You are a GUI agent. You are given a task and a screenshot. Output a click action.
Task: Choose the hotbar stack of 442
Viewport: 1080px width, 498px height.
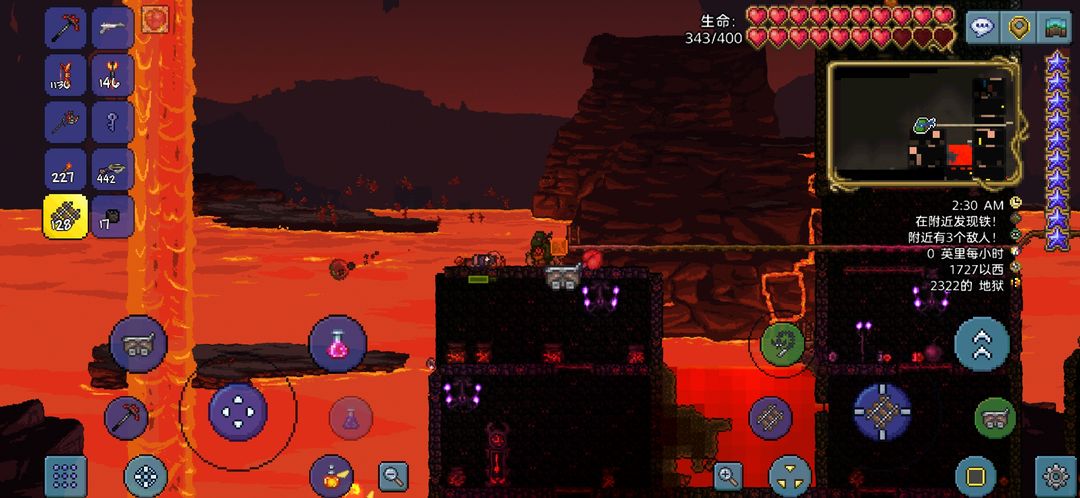(113, 170)
